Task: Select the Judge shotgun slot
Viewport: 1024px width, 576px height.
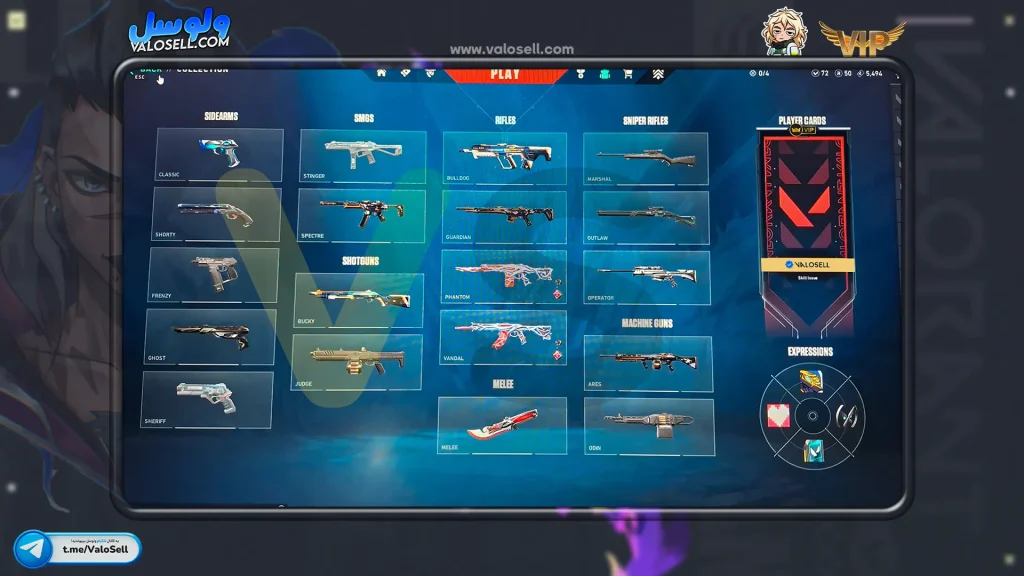Action: [356, 361]
